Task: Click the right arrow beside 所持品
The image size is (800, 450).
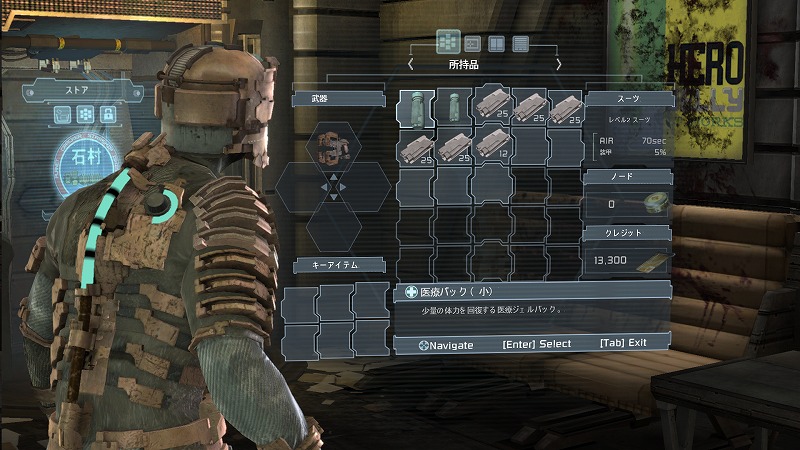Action: pos(559,64)
